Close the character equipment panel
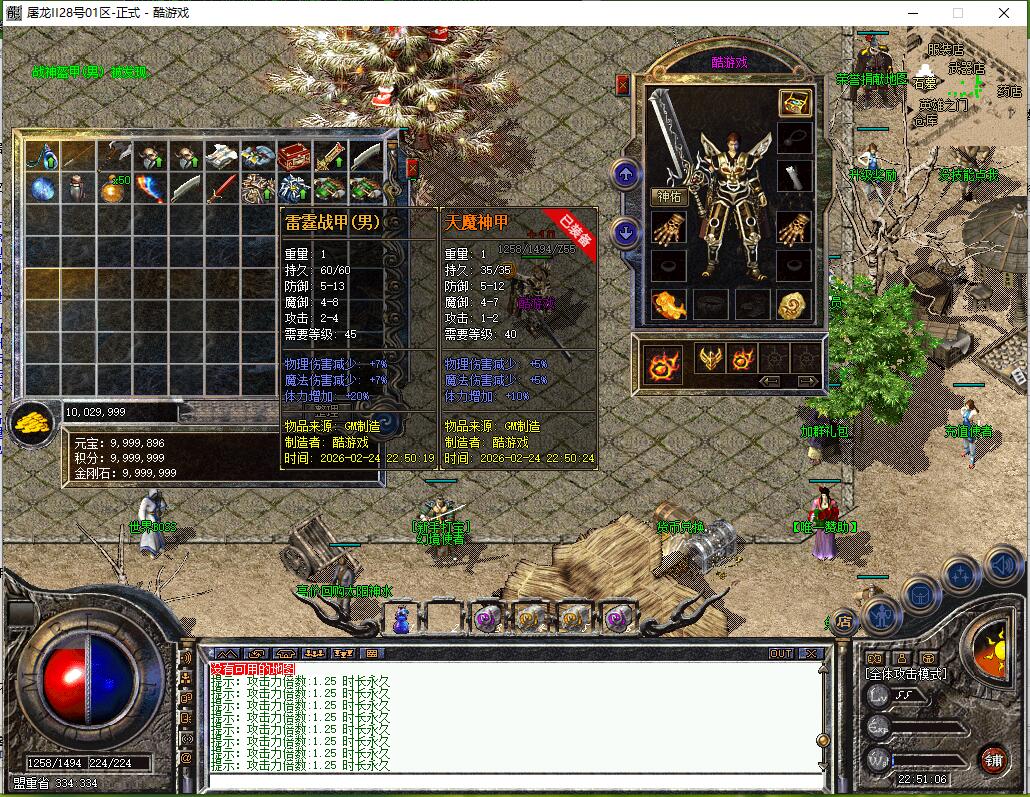This screenshot has width=1030, height=797. [x=623, y=86]
